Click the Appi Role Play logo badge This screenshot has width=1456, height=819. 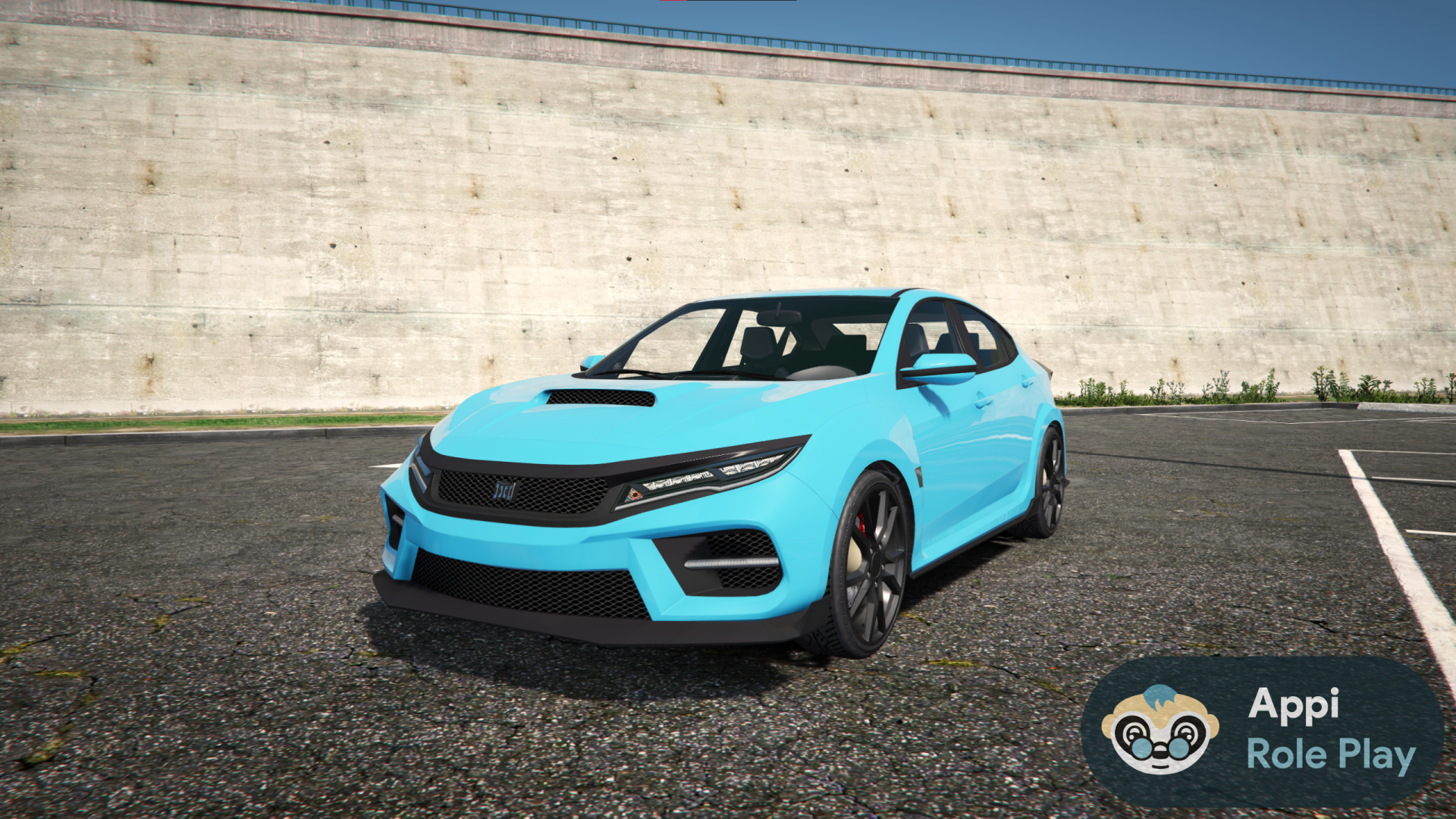[x=1262, y=730]
